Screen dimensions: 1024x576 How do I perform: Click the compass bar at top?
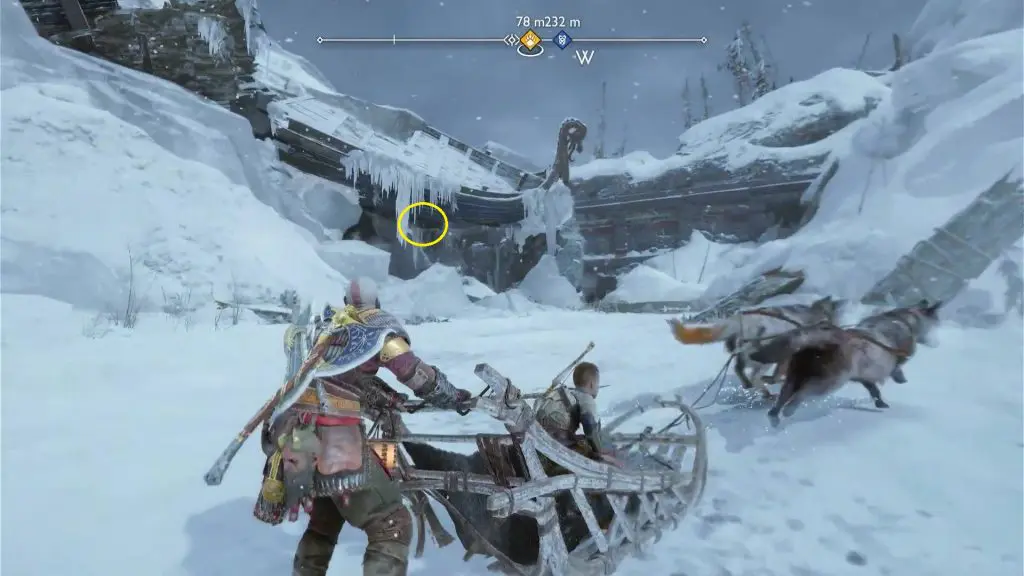pos(420,40)
